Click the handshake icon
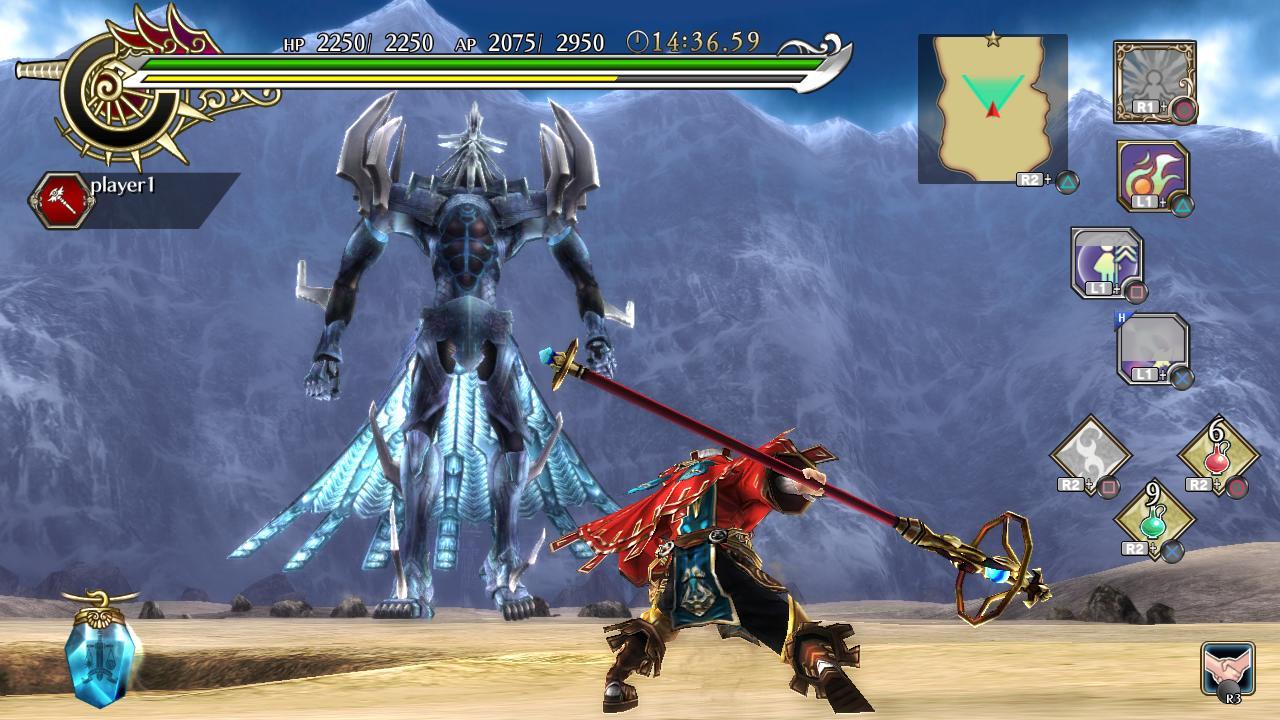 (1227, 668)
